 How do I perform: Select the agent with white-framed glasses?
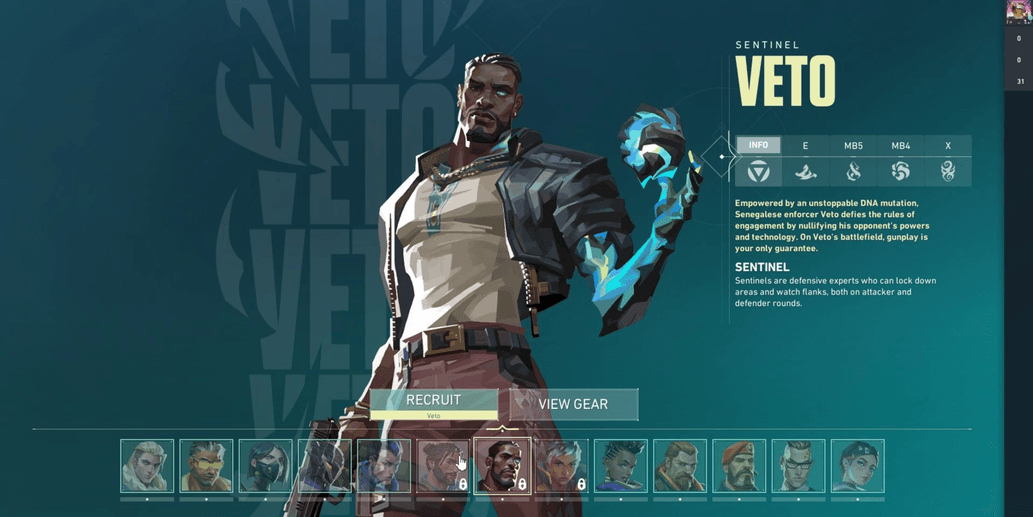(798, 466)
